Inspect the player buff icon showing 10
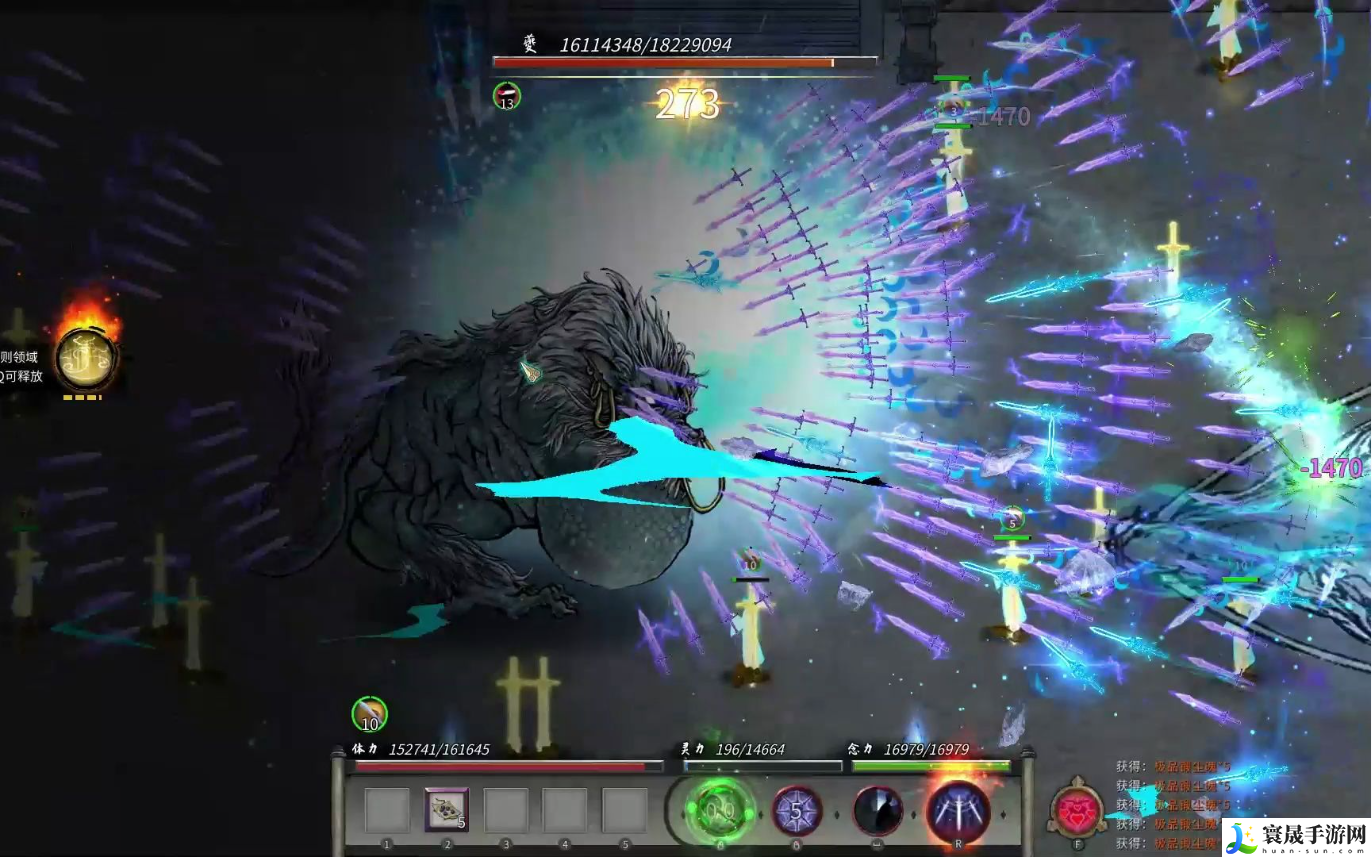Screen dimensions: 1372x857 (x=369, y=714)
